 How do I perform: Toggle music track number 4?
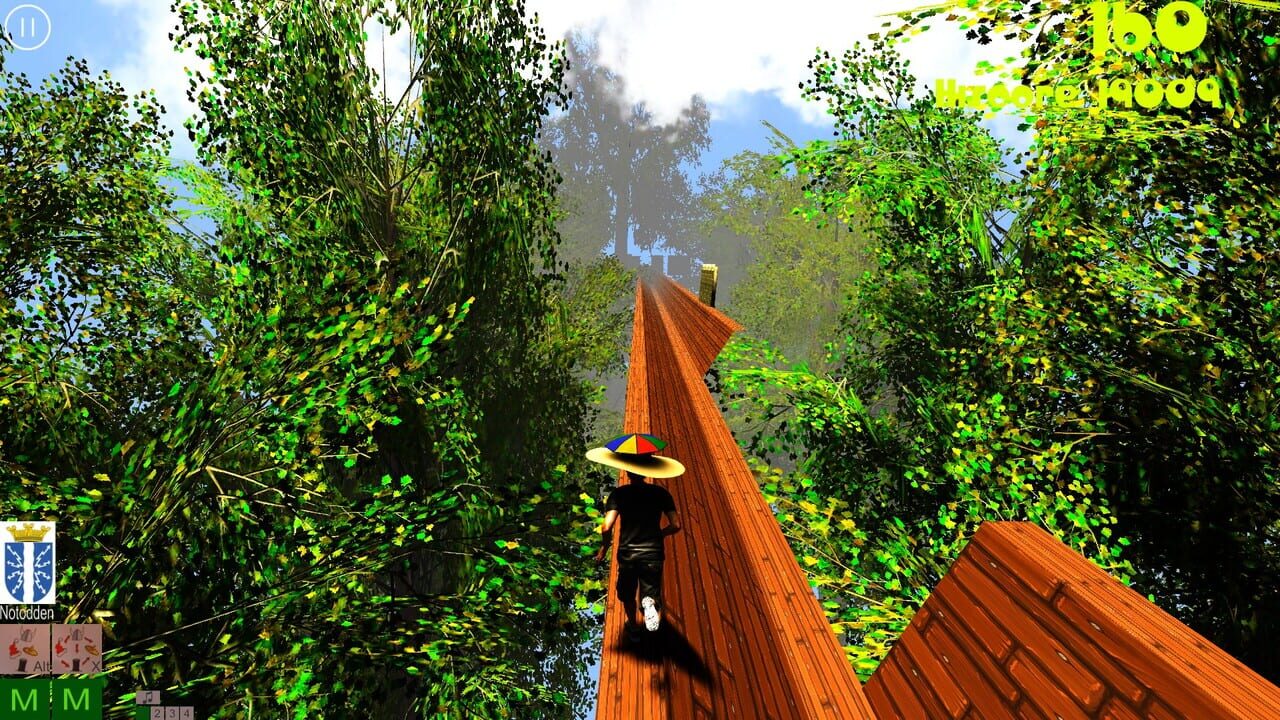184,713
